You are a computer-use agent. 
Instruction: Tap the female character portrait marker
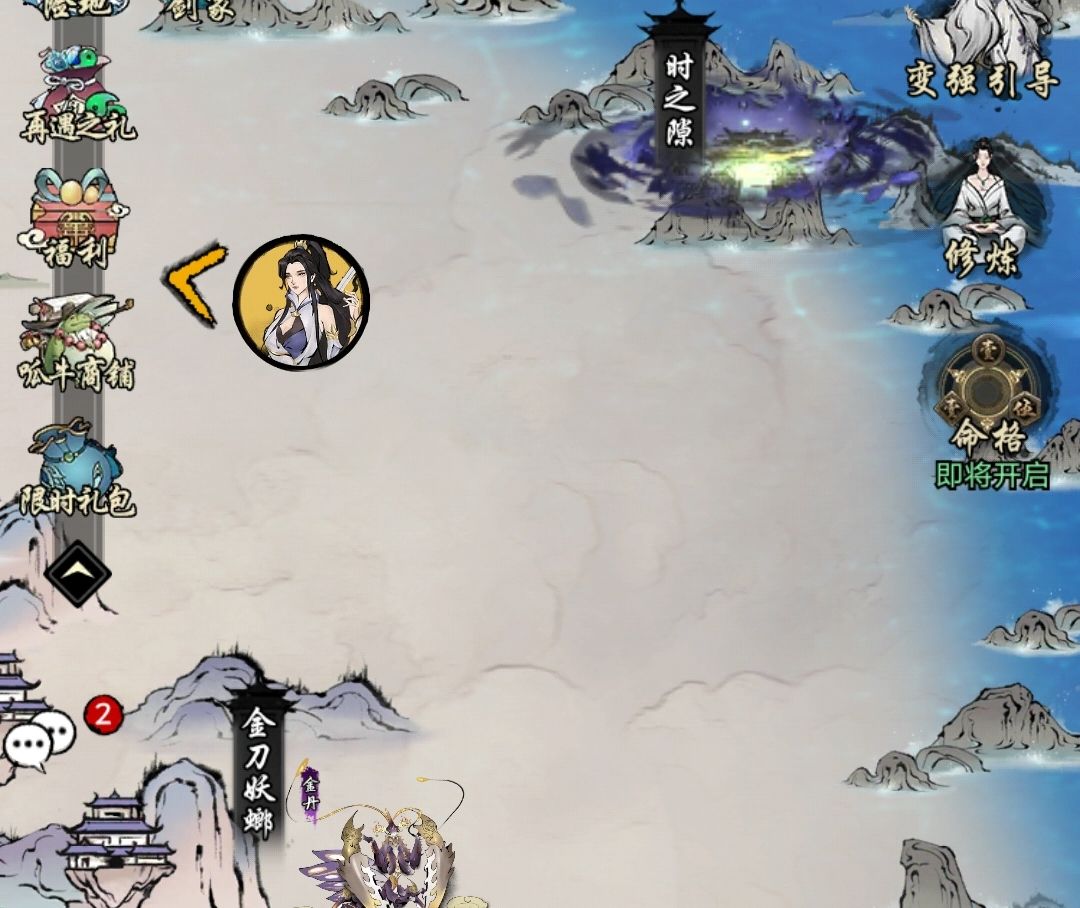point(301,303)
